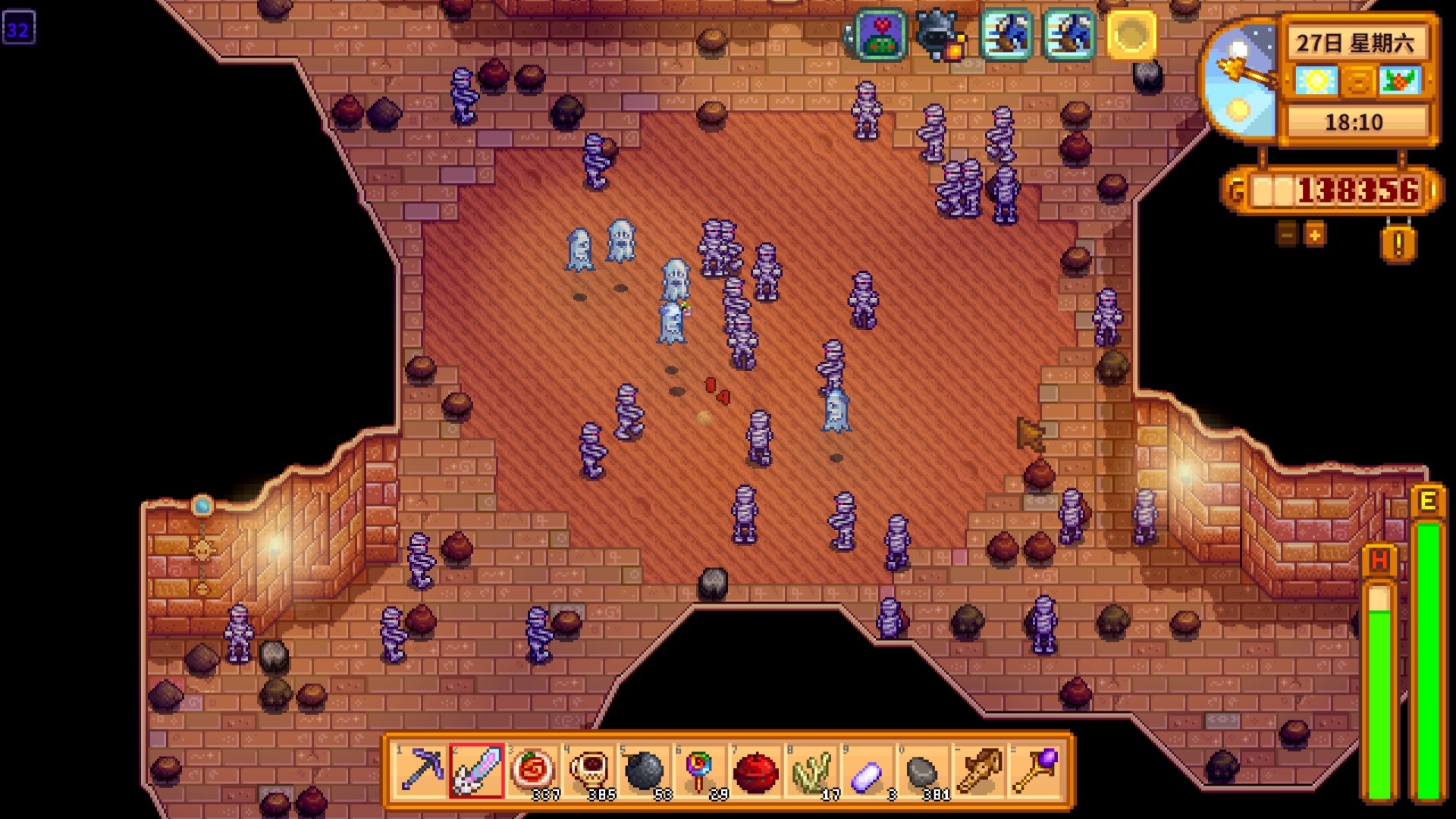Screen dimensions: 1456x819
Task: Open the journal with the exclamation button
Action: click(x=1398, y=244)
